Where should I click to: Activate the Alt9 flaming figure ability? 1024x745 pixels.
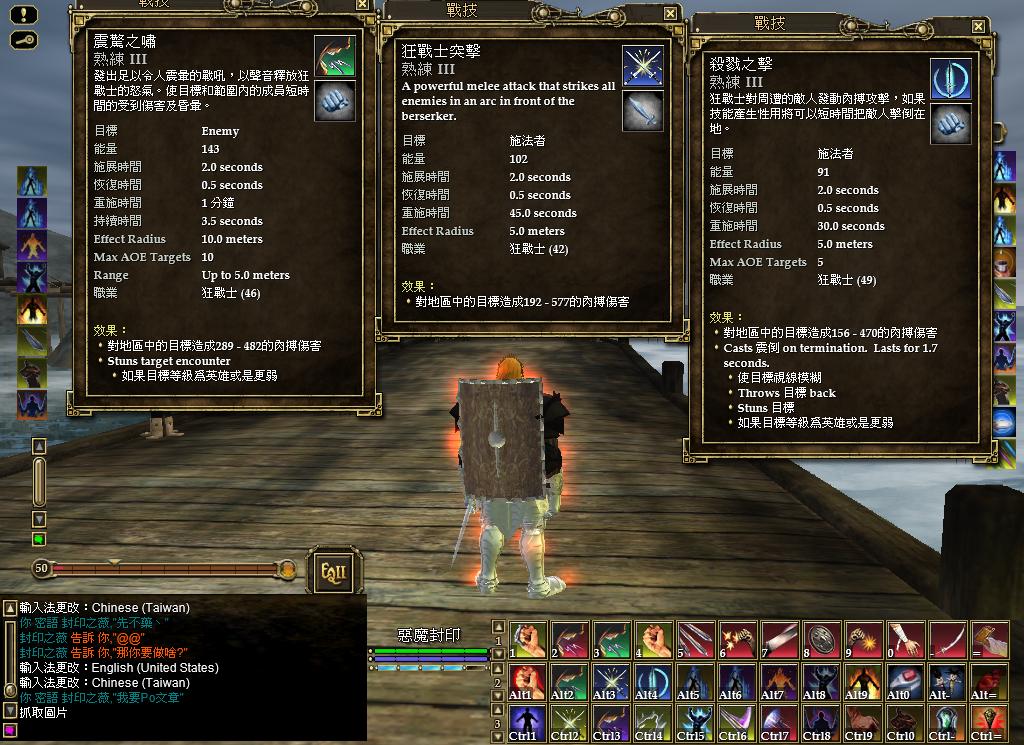861,681
